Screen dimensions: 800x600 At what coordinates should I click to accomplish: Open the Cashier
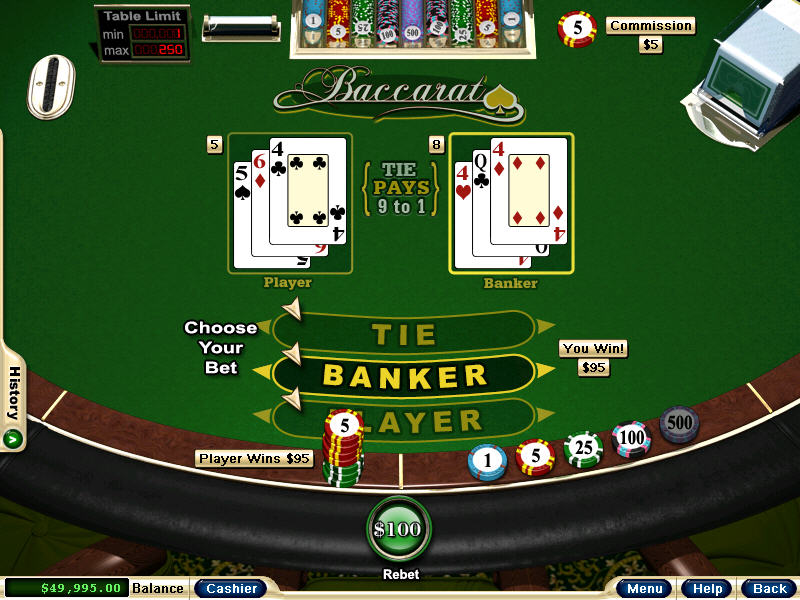(231, 588)
